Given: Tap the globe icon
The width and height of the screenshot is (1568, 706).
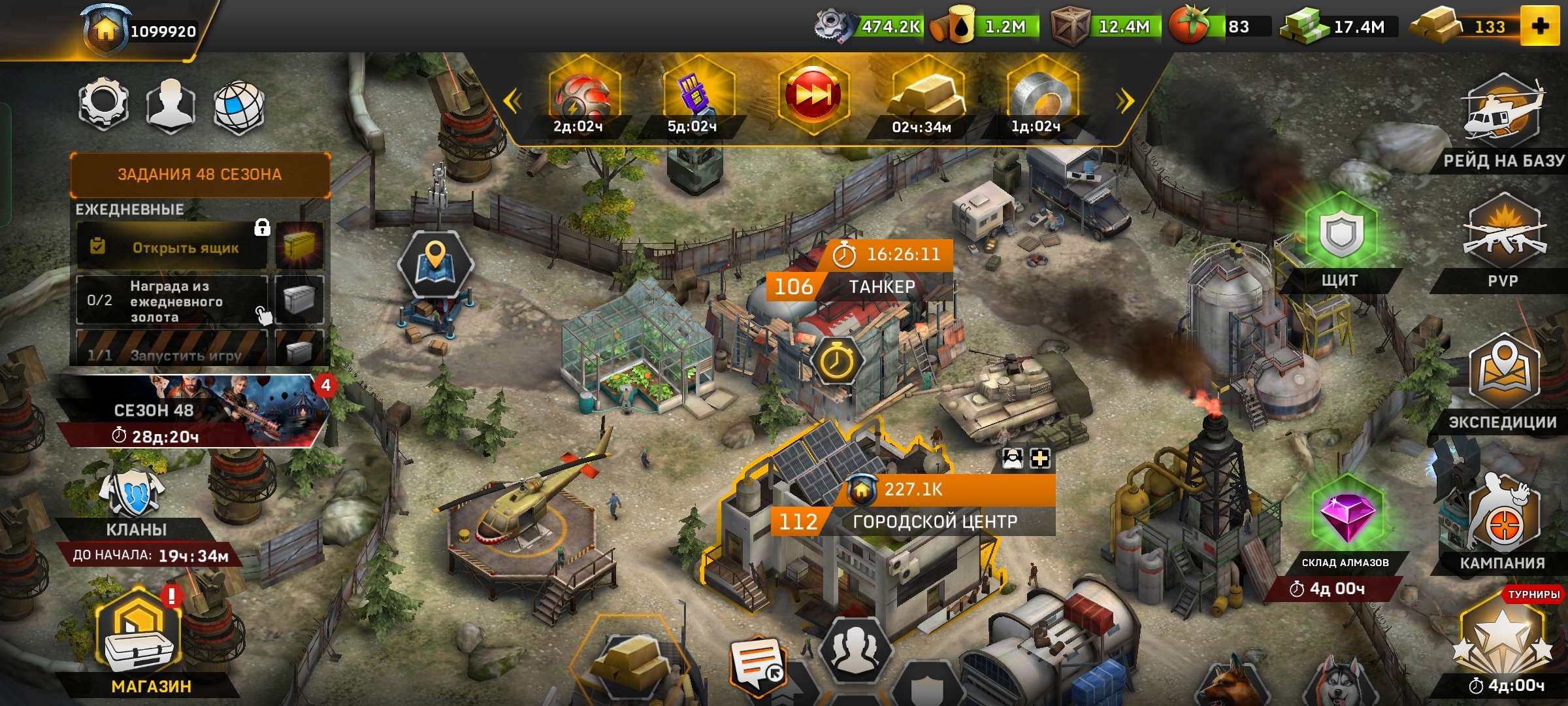Looking at the screenshot, I should (239, 106).
